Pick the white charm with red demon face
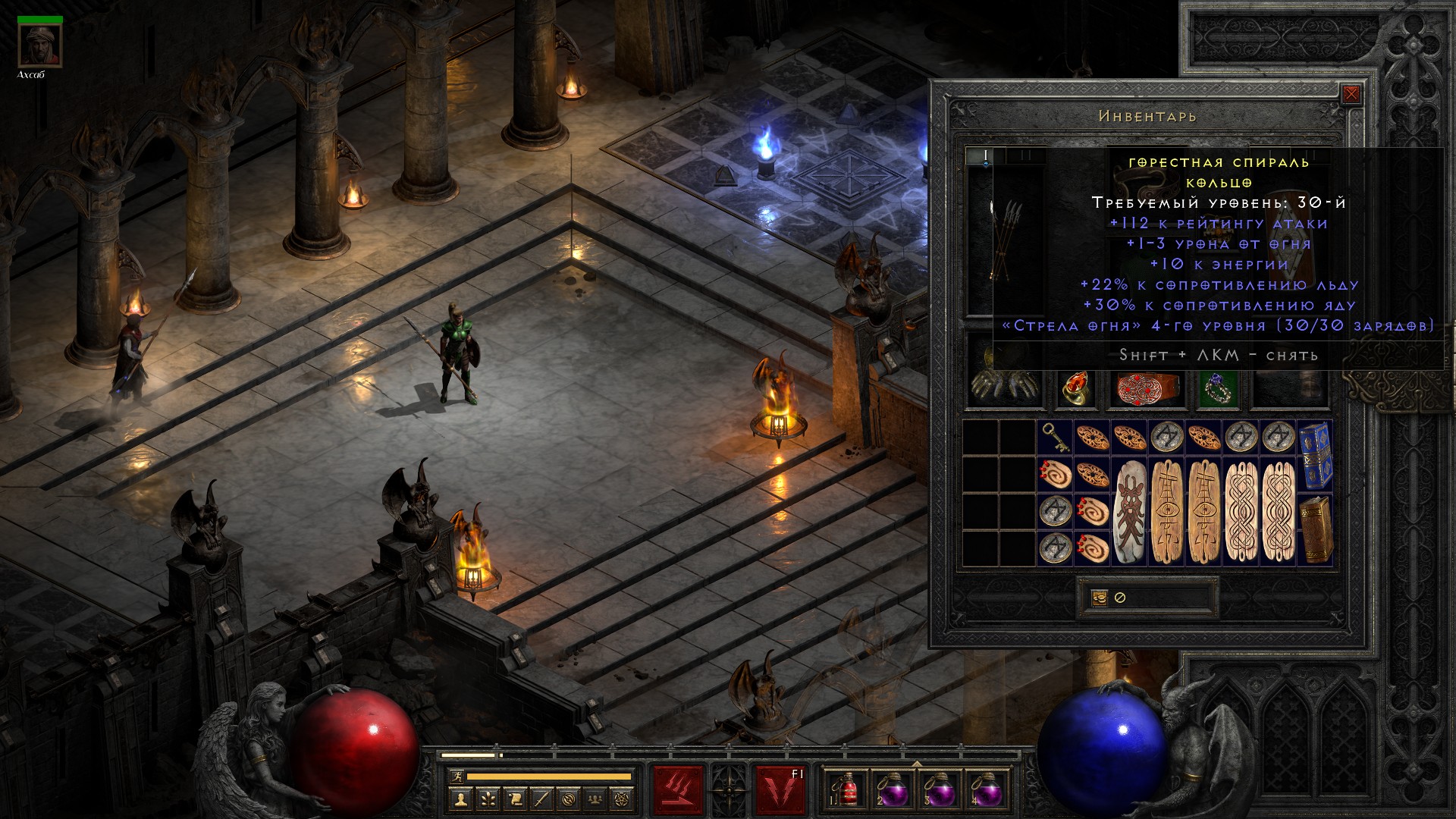The height and width of the screenshot is (819, 1456). click(1130, 511)
